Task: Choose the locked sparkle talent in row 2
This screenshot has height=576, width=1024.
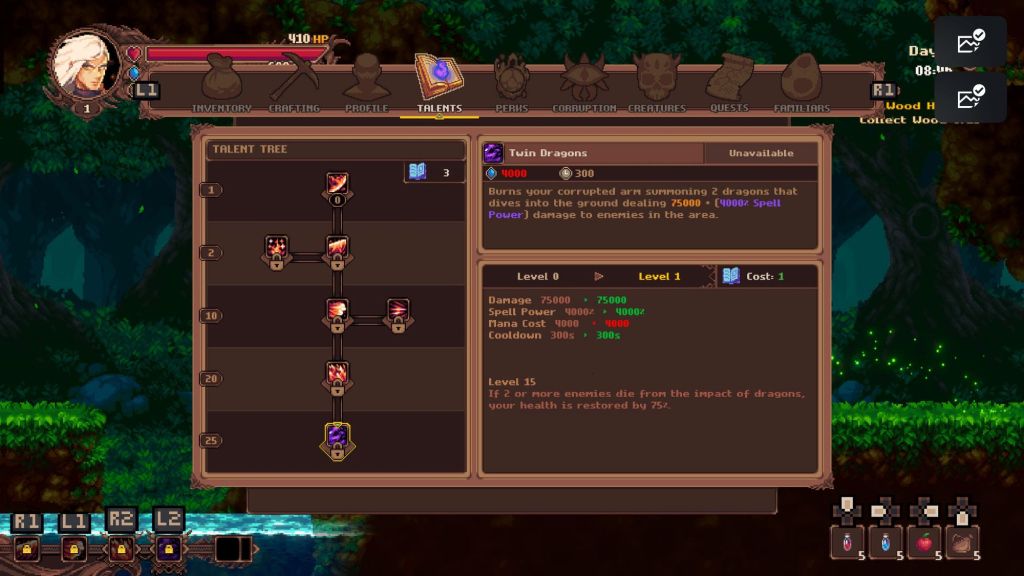Action: 276,250
